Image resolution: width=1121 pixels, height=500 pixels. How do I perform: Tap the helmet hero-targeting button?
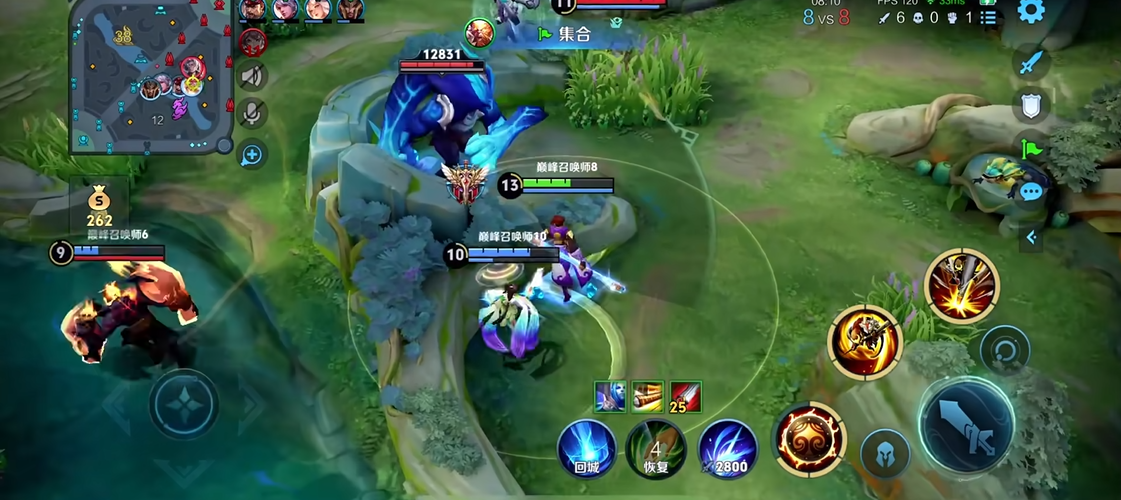point(885,454)
